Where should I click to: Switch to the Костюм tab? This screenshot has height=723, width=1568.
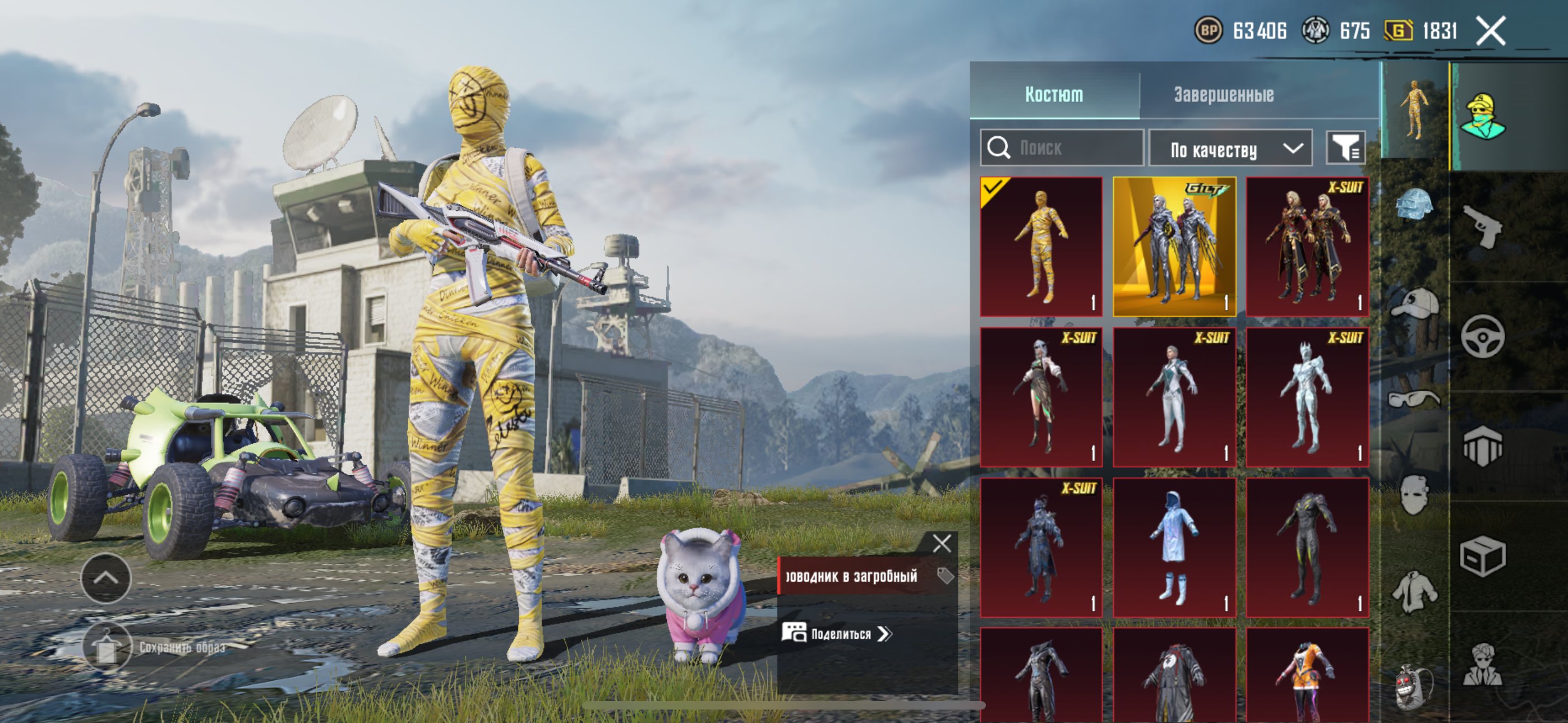1054,94
